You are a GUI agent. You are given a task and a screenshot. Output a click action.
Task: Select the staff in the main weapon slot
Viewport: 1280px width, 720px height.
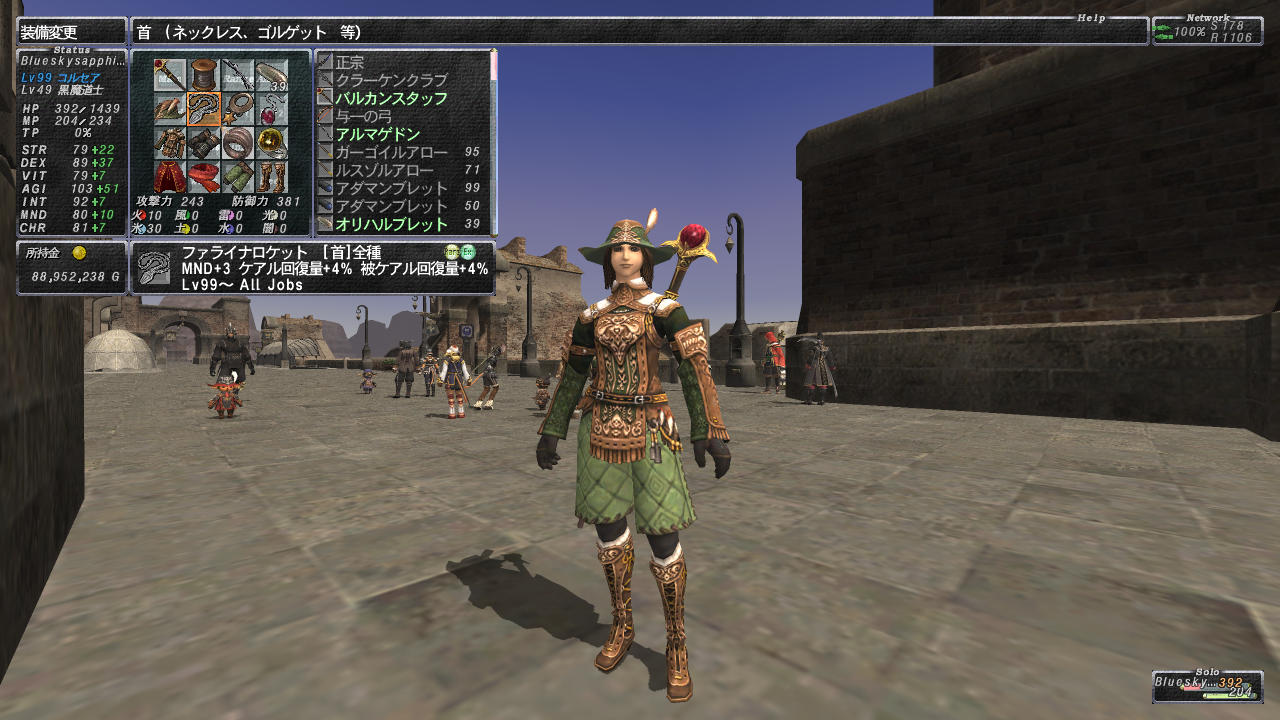[x=170, y=74]
